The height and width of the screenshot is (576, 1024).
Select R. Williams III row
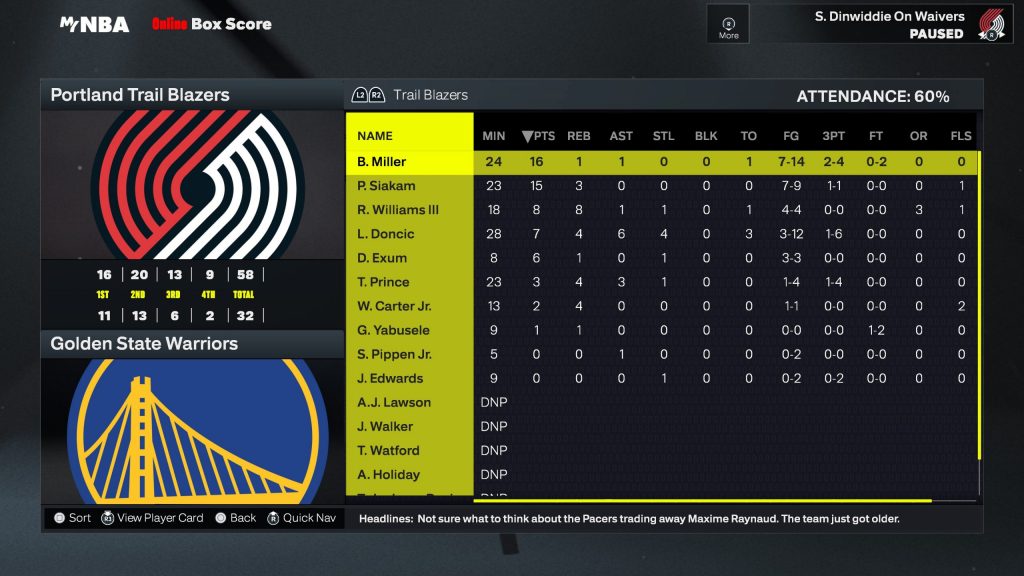[398, 210]
